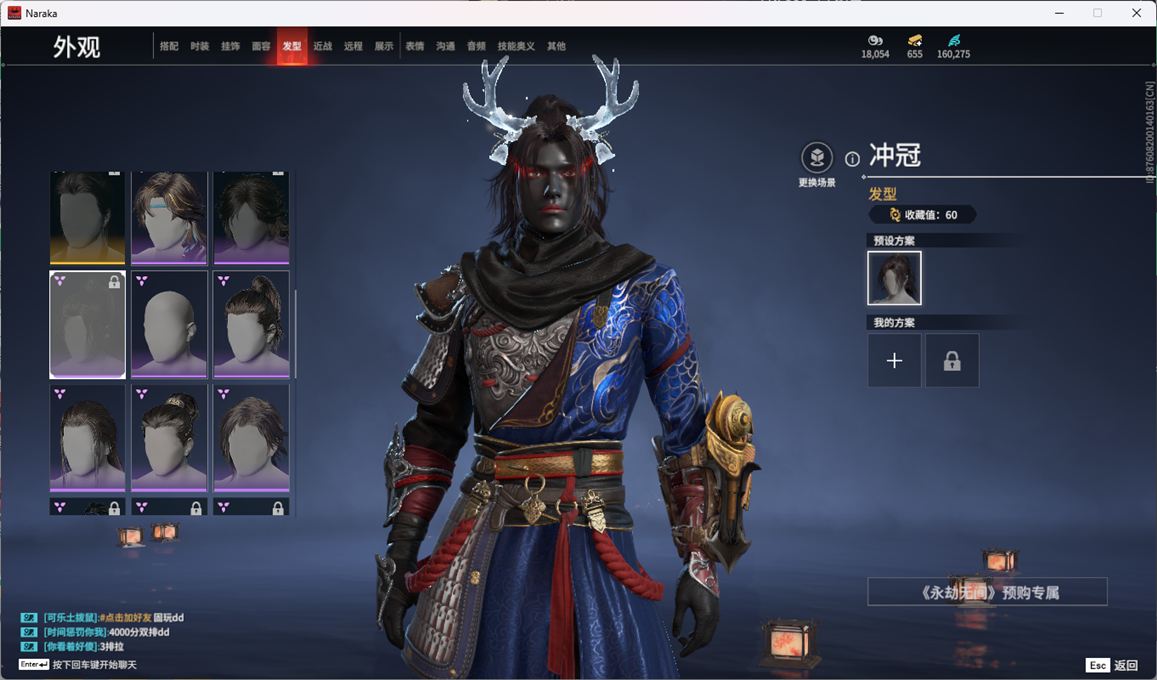Switch to the 沟通 tab
Image resolution: width=1157 pixels, height=680 pixels.
pyautogui.click(x=445, y=46)
